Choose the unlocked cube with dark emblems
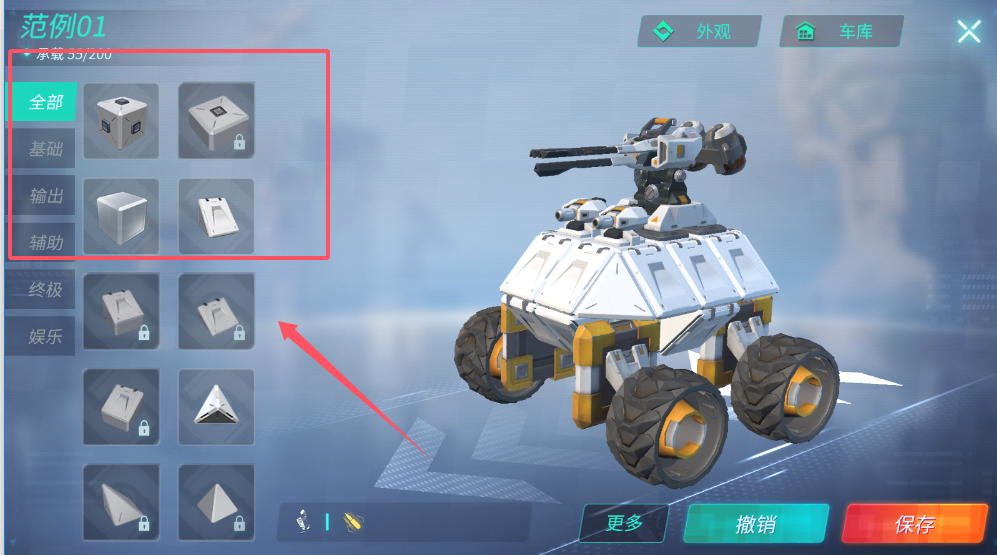Screen dimensions: 997x555 click(121, 121)
